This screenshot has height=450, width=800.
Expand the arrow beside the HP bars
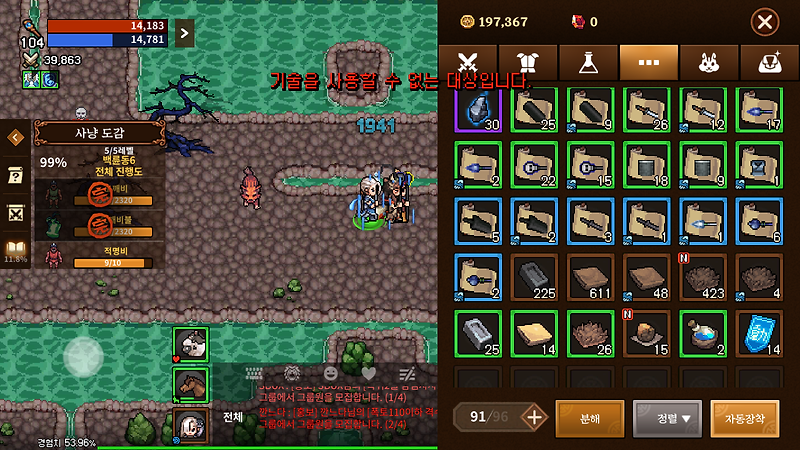(184, 33)
